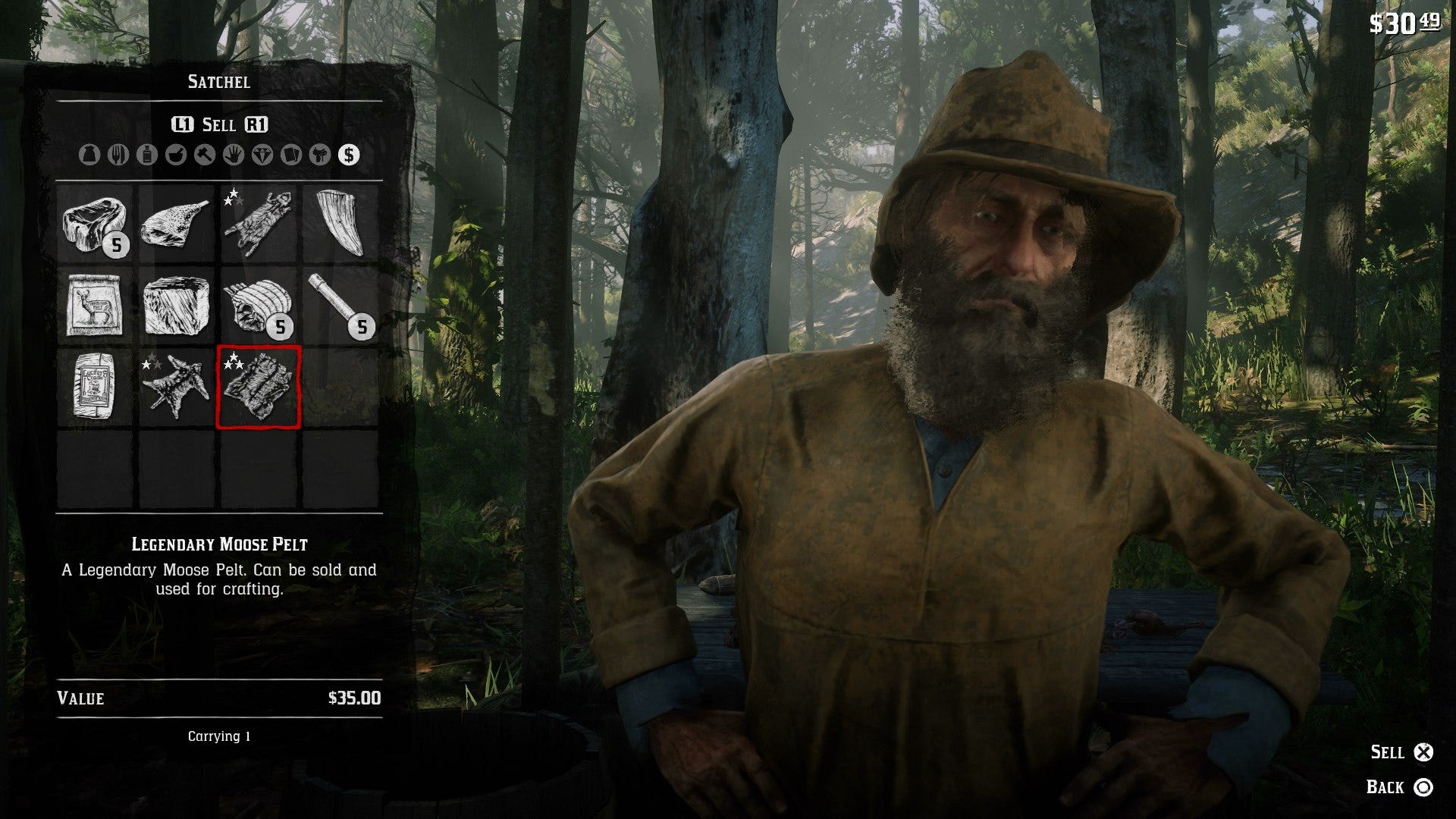Select the Legendary Moose Pelt slot
This screenshot has width=1456, height=819.
click(x=259, y=387)
